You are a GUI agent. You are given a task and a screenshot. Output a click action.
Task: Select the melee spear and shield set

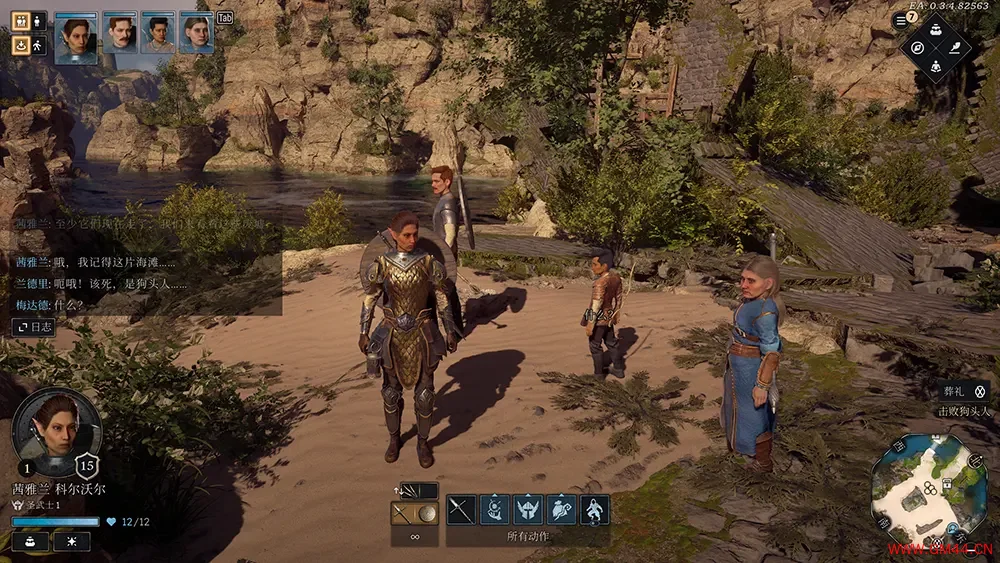414,514
